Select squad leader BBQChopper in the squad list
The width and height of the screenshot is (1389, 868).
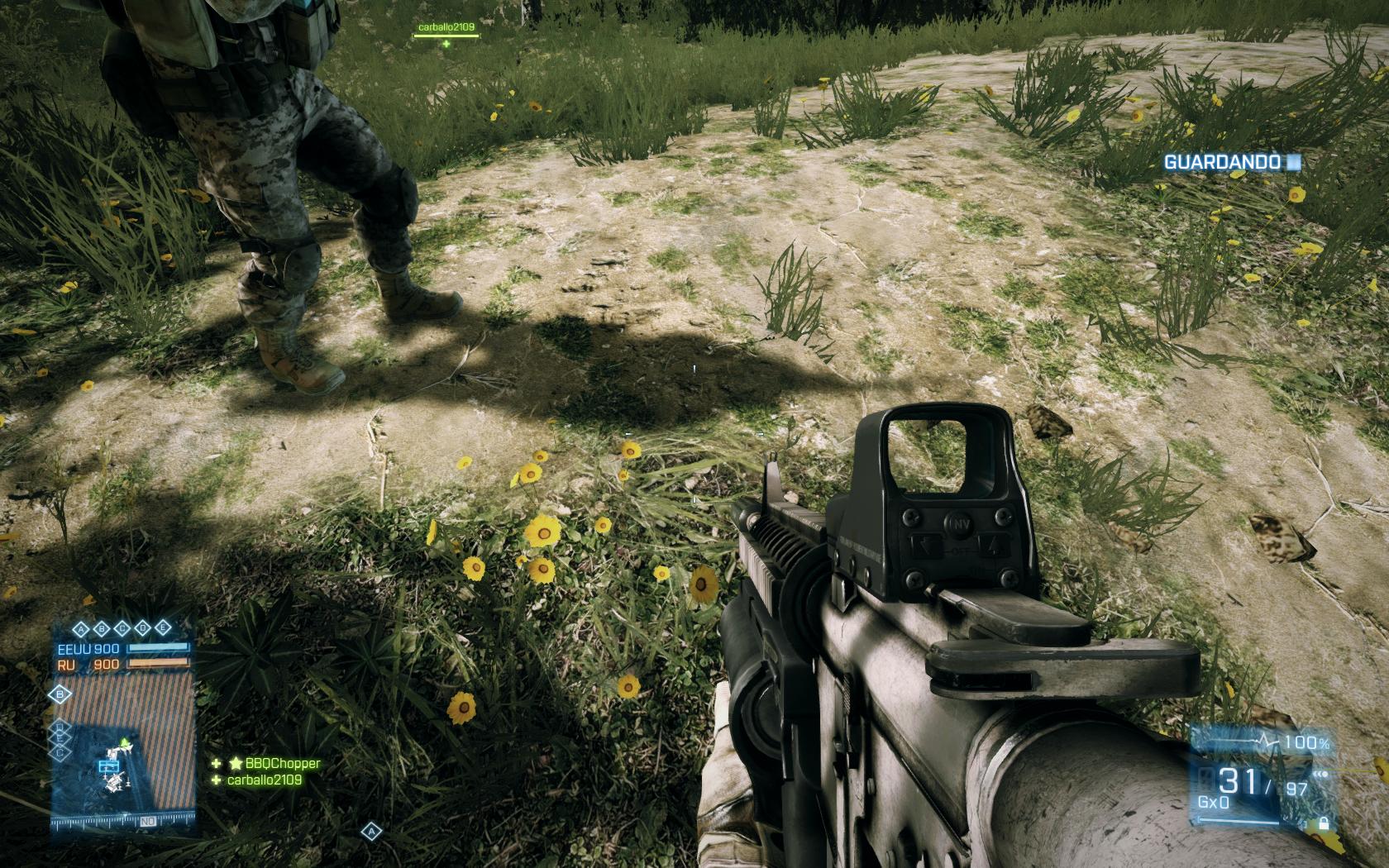tap(282, 764)
